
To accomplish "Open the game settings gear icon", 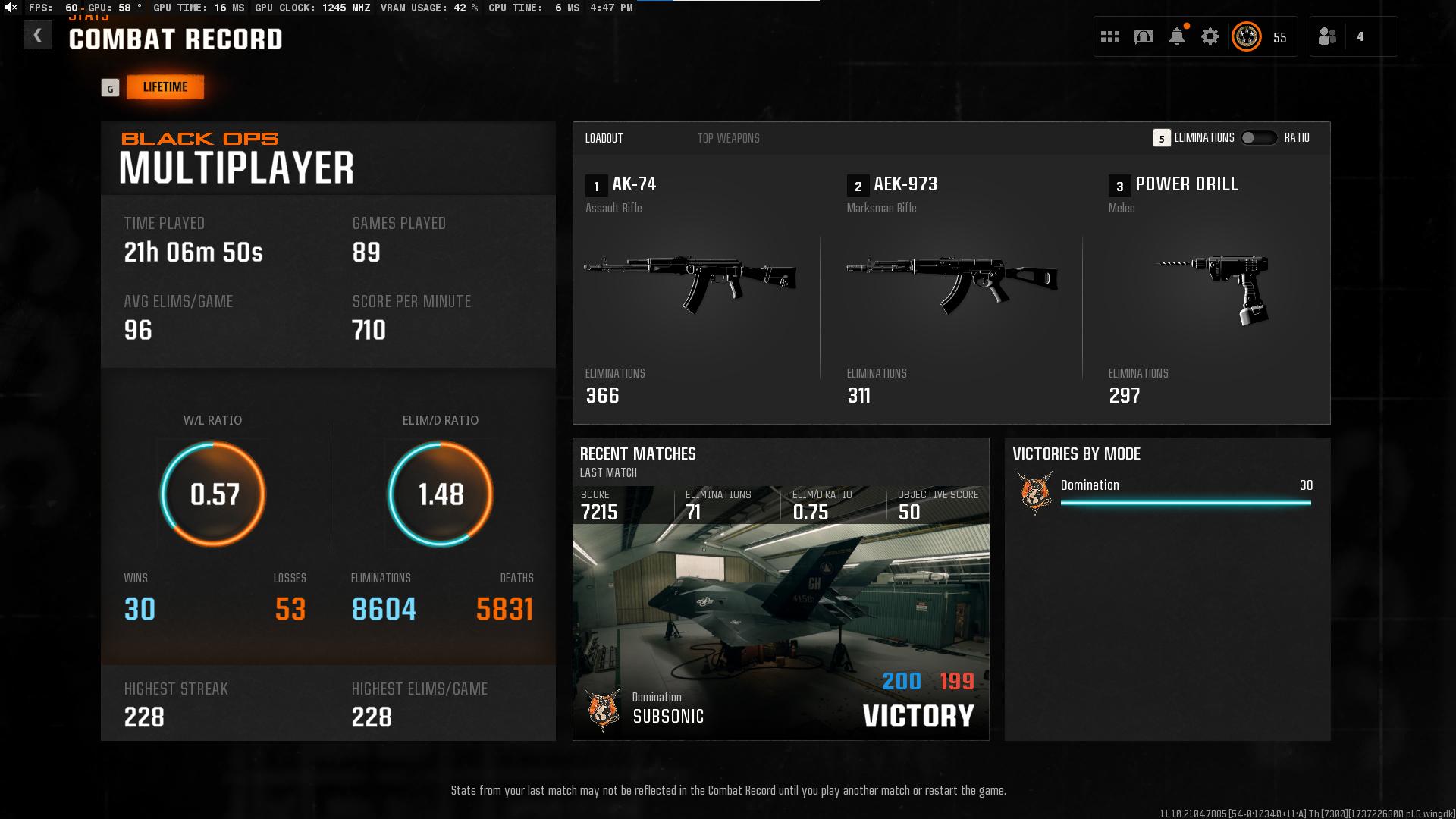I will (x=1211, y=36).
